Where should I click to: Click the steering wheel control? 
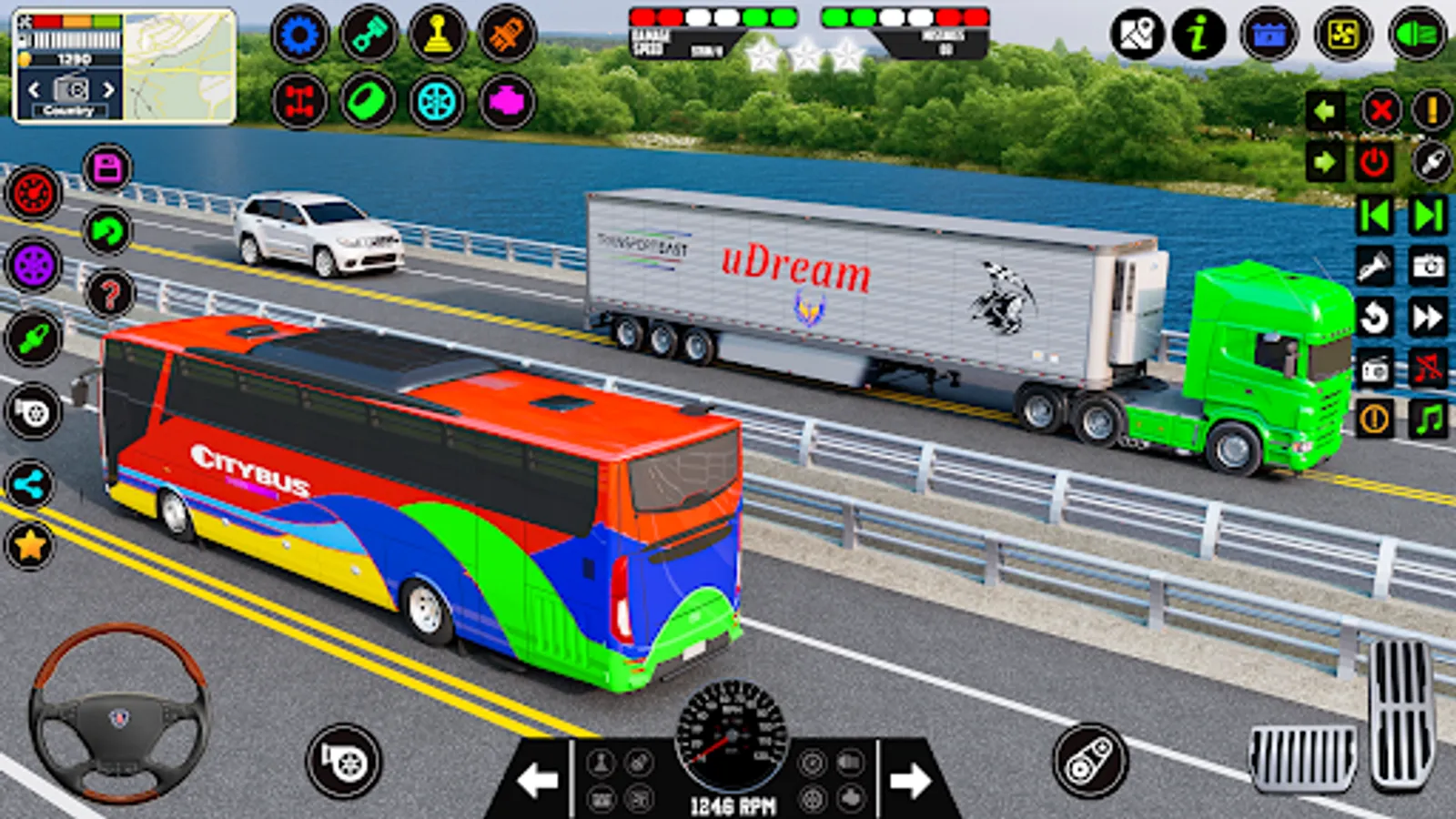click(118, 714)
